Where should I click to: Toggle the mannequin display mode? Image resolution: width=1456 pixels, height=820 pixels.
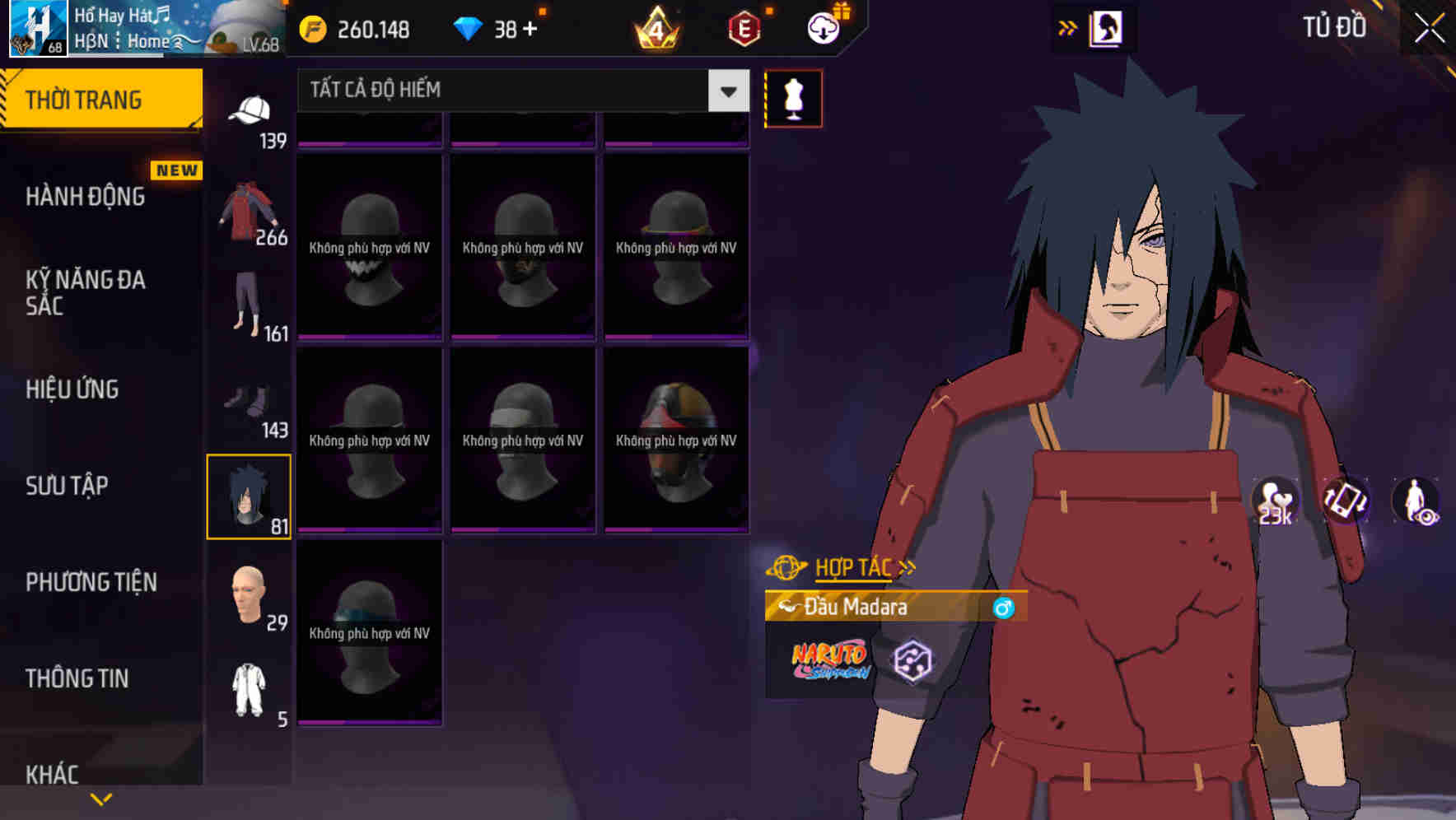coord(793,98)
